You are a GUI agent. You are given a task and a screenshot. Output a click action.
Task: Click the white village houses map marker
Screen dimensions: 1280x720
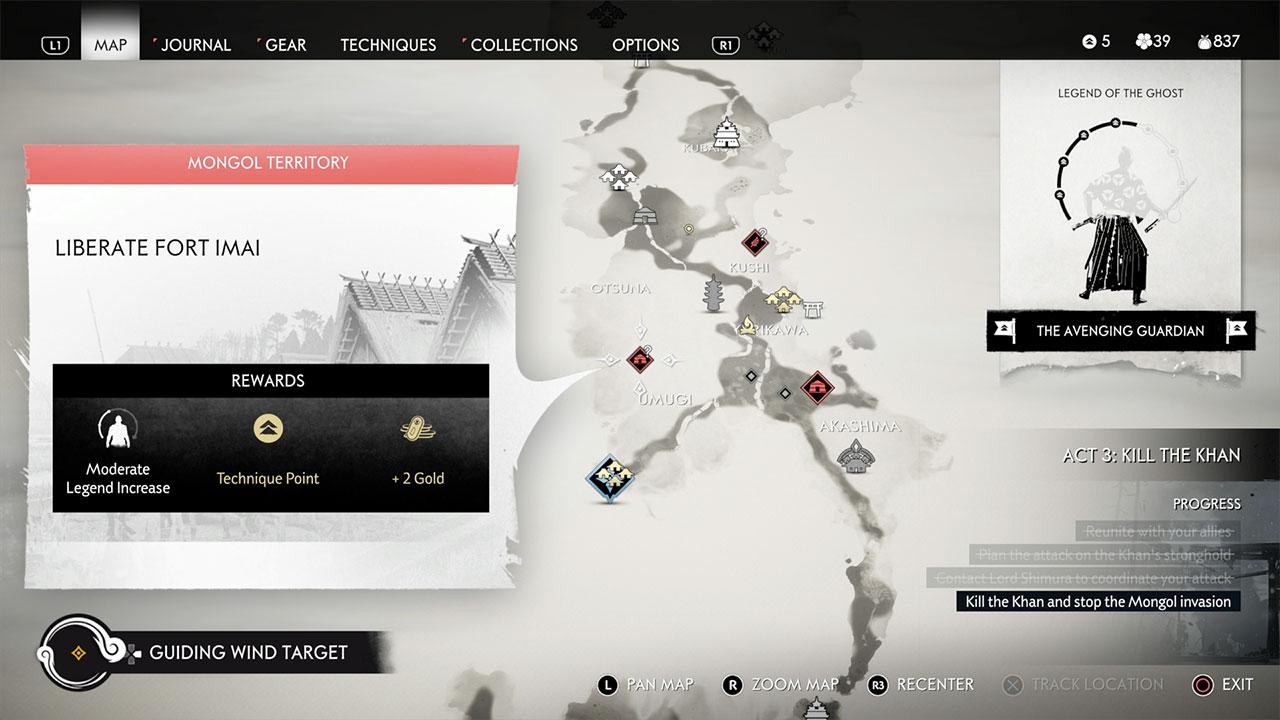[618, 178]
